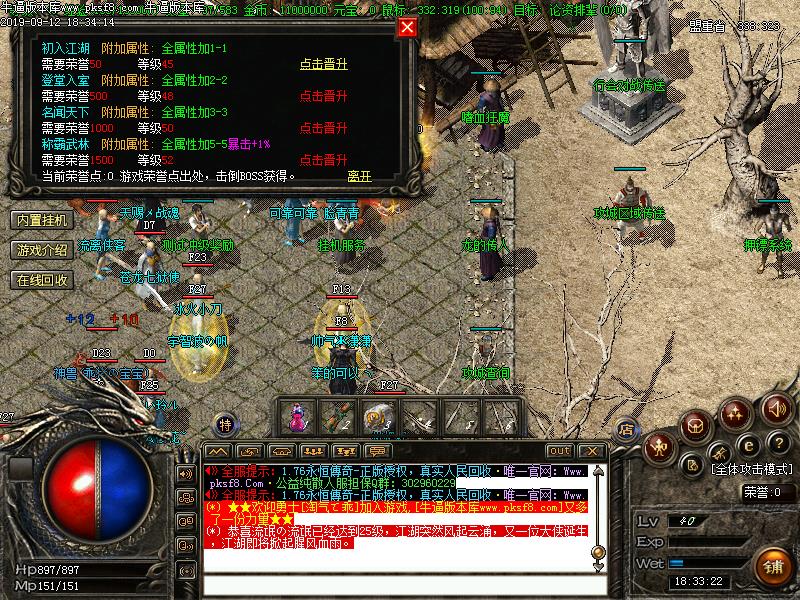Click the large orange 铺 button

click(x=773, y=563)
